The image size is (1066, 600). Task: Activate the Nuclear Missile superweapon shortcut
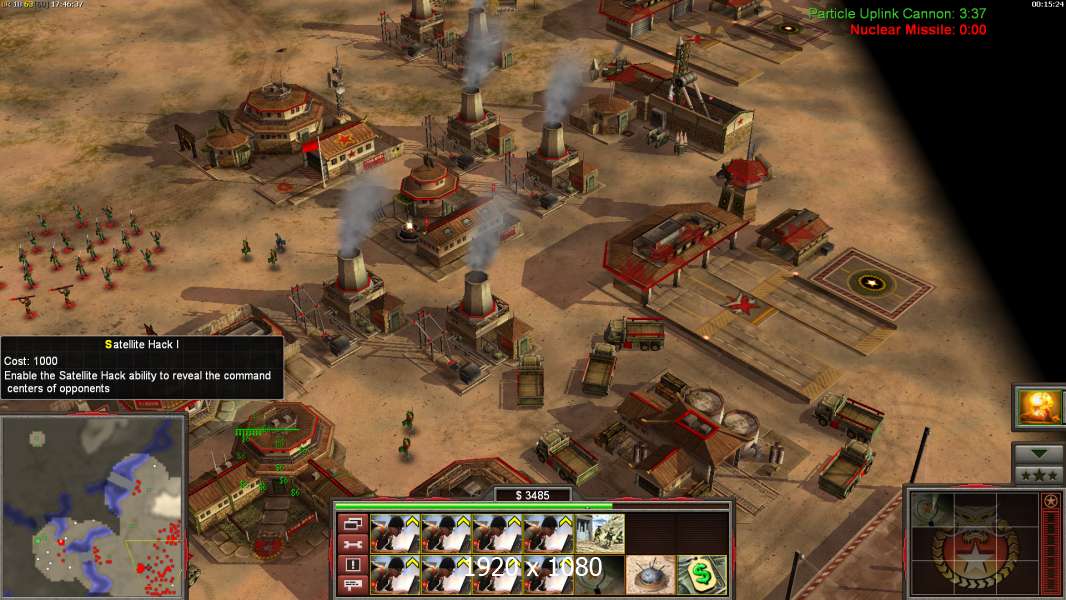(1038, 407)
